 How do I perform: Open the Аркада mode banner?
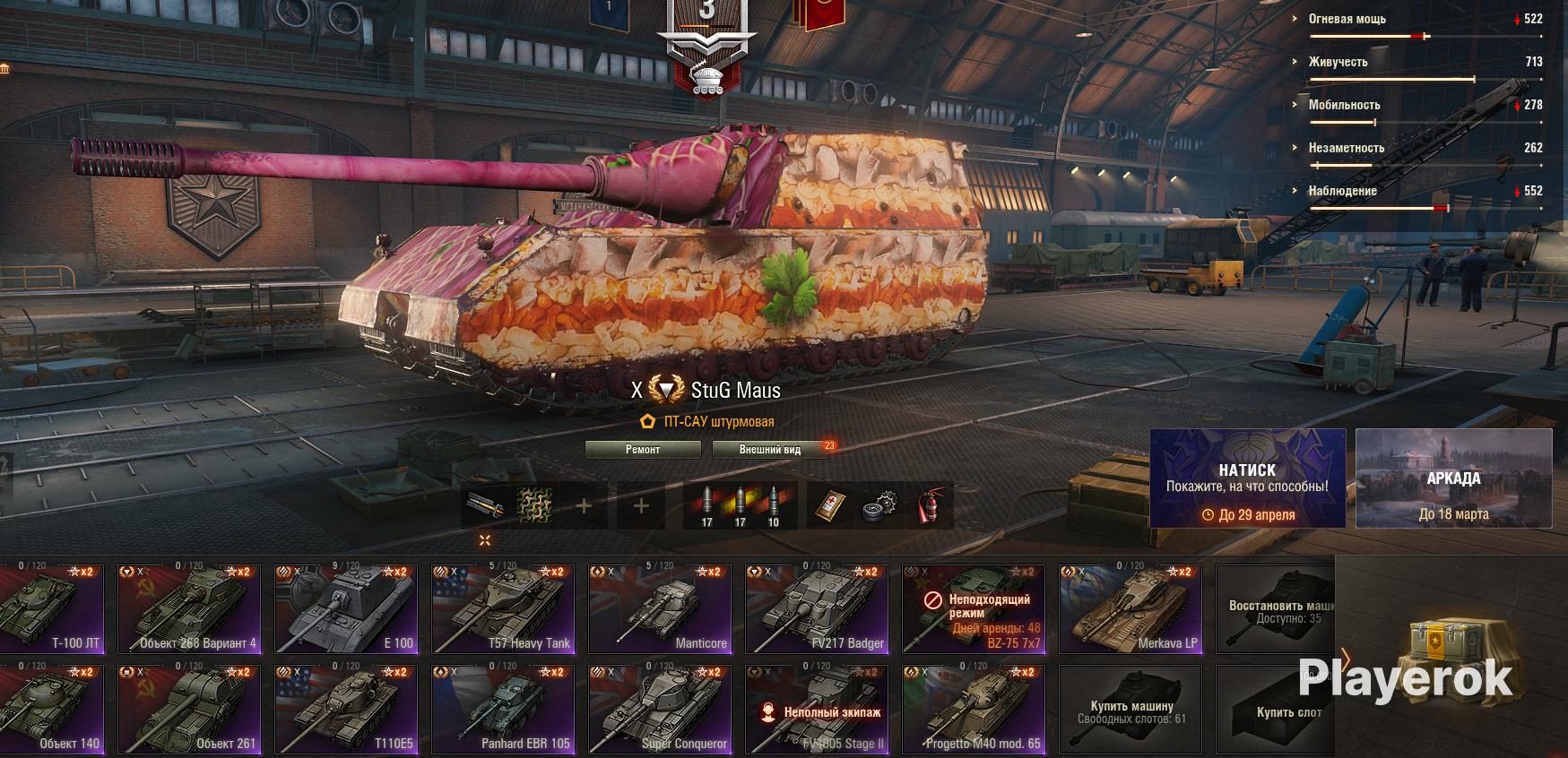tap(1453, 478)
